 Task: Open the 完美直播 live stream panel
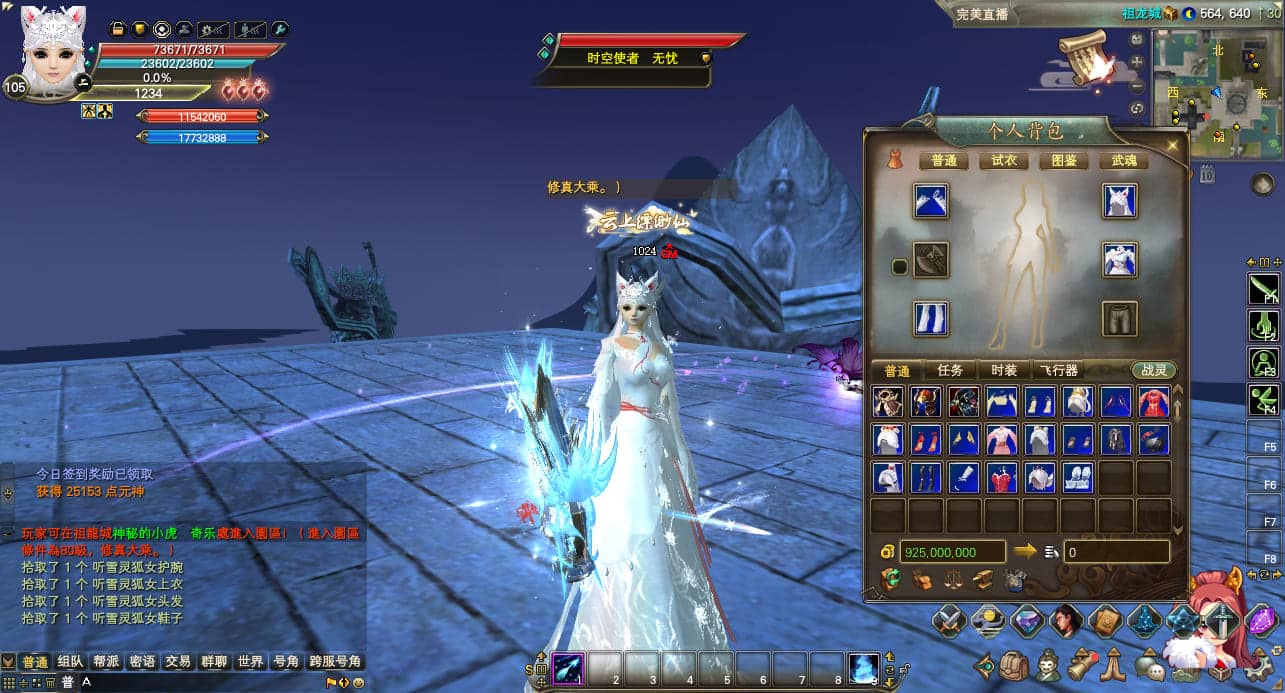click(x=982, y=14)
